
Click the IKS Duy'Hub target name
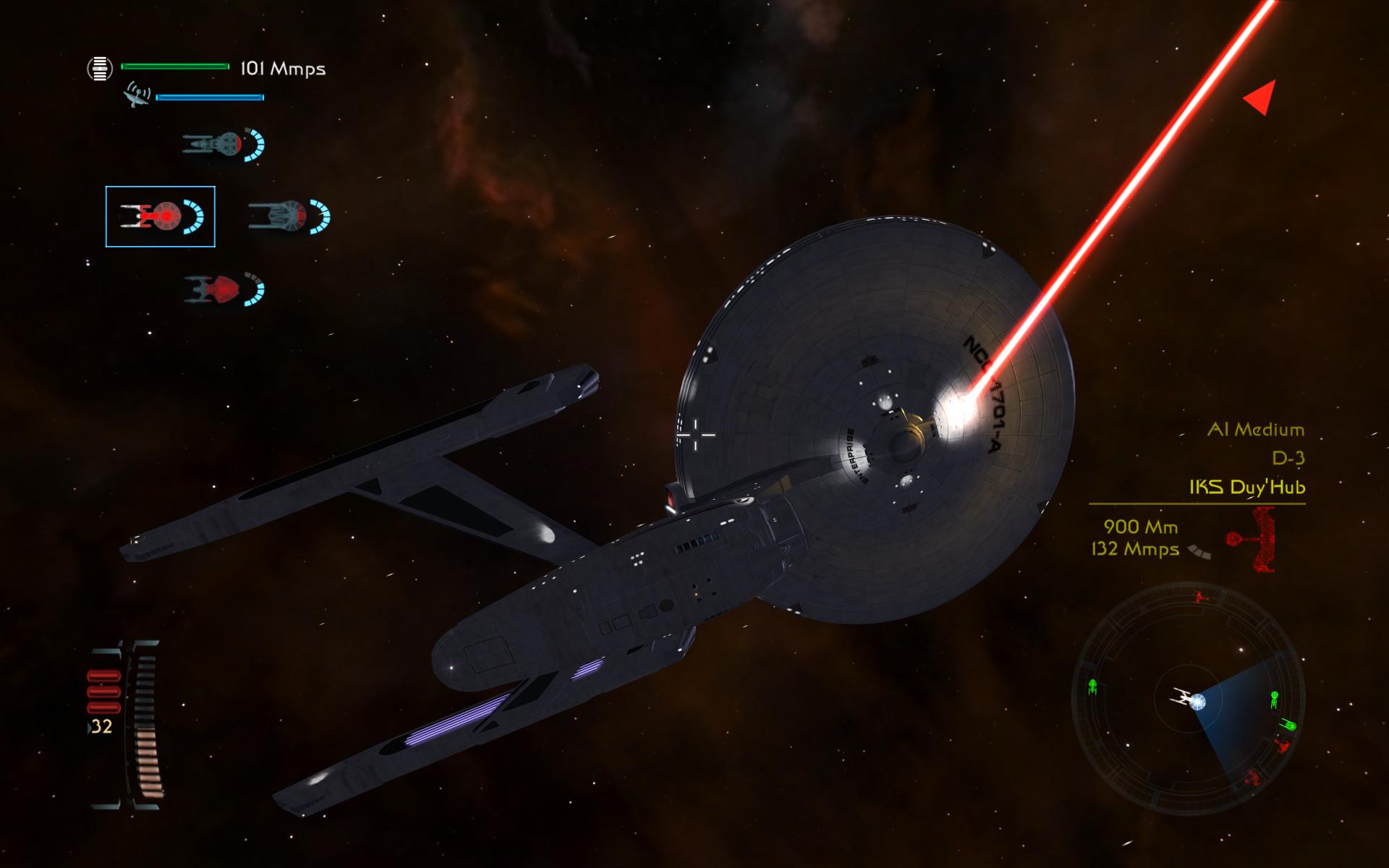[x=1247, y=487]
